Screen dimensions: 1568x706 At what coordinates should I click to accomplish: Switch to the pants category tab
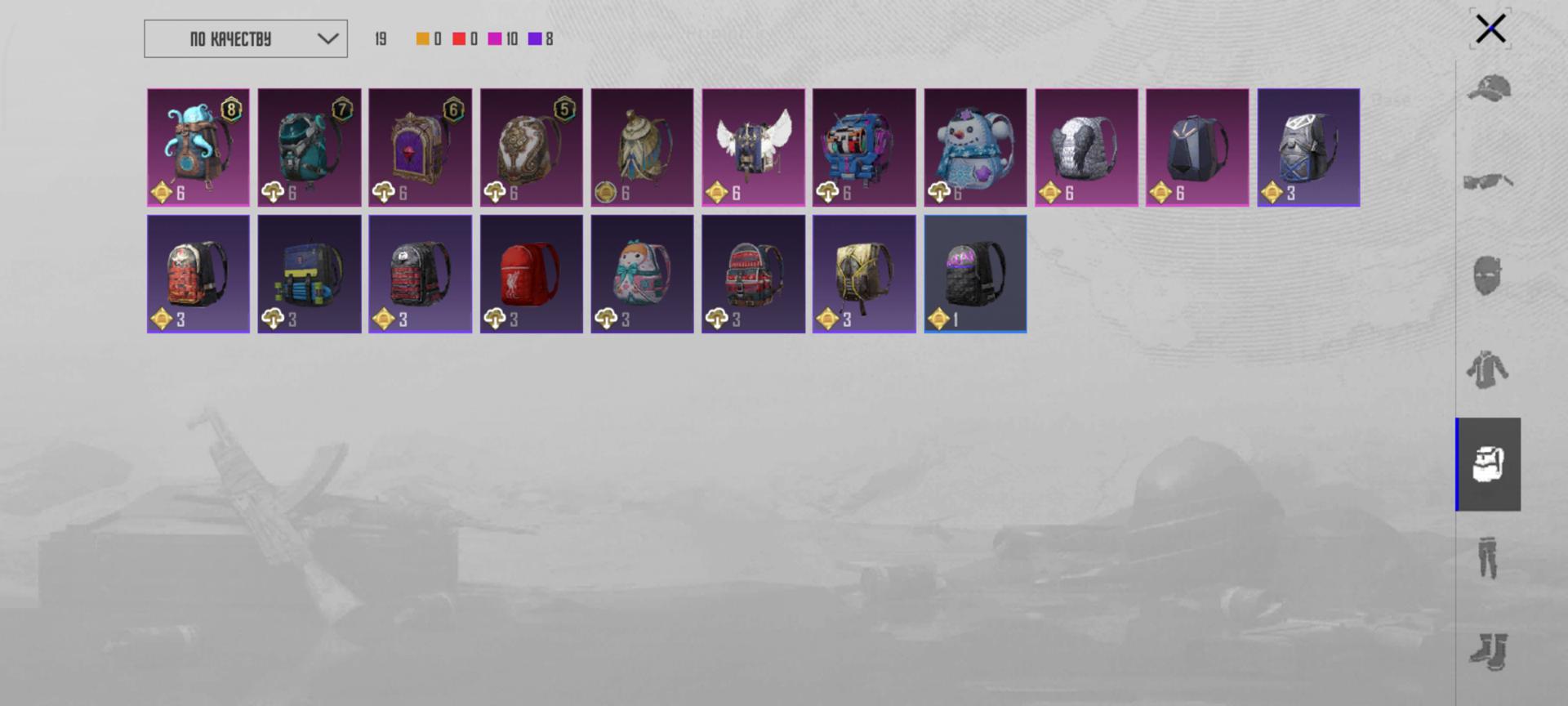1489,558
